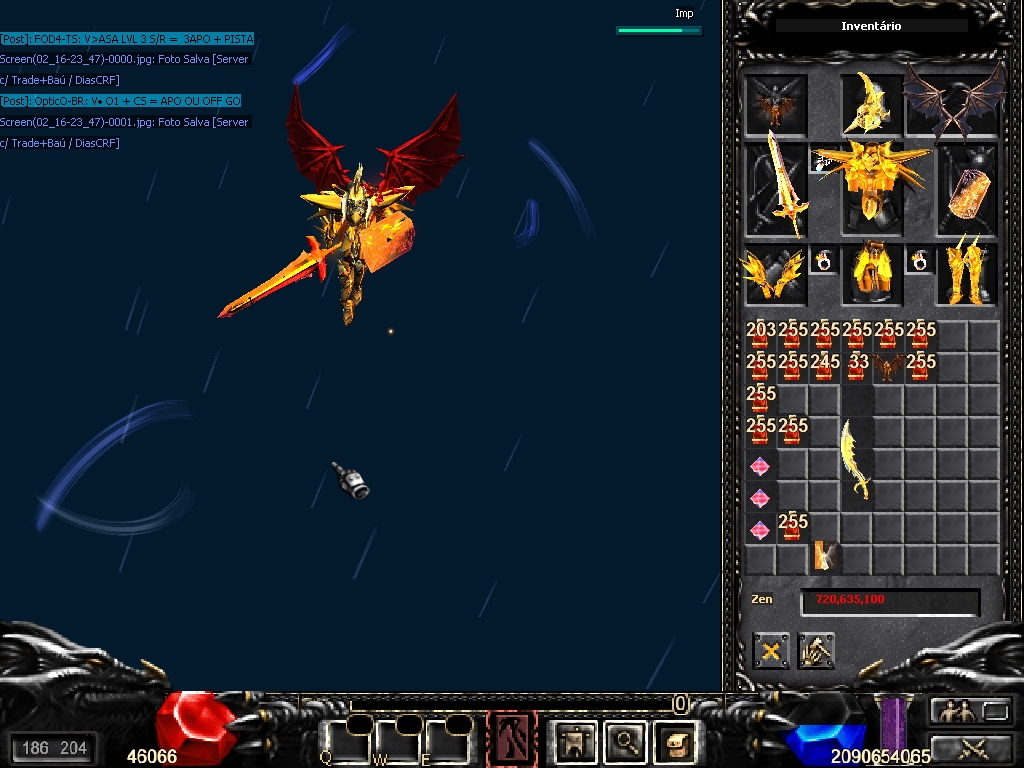This screenshot has width=1024, height=768.
Task: Select the equipped golden boots slot
Action: [967, 275]
